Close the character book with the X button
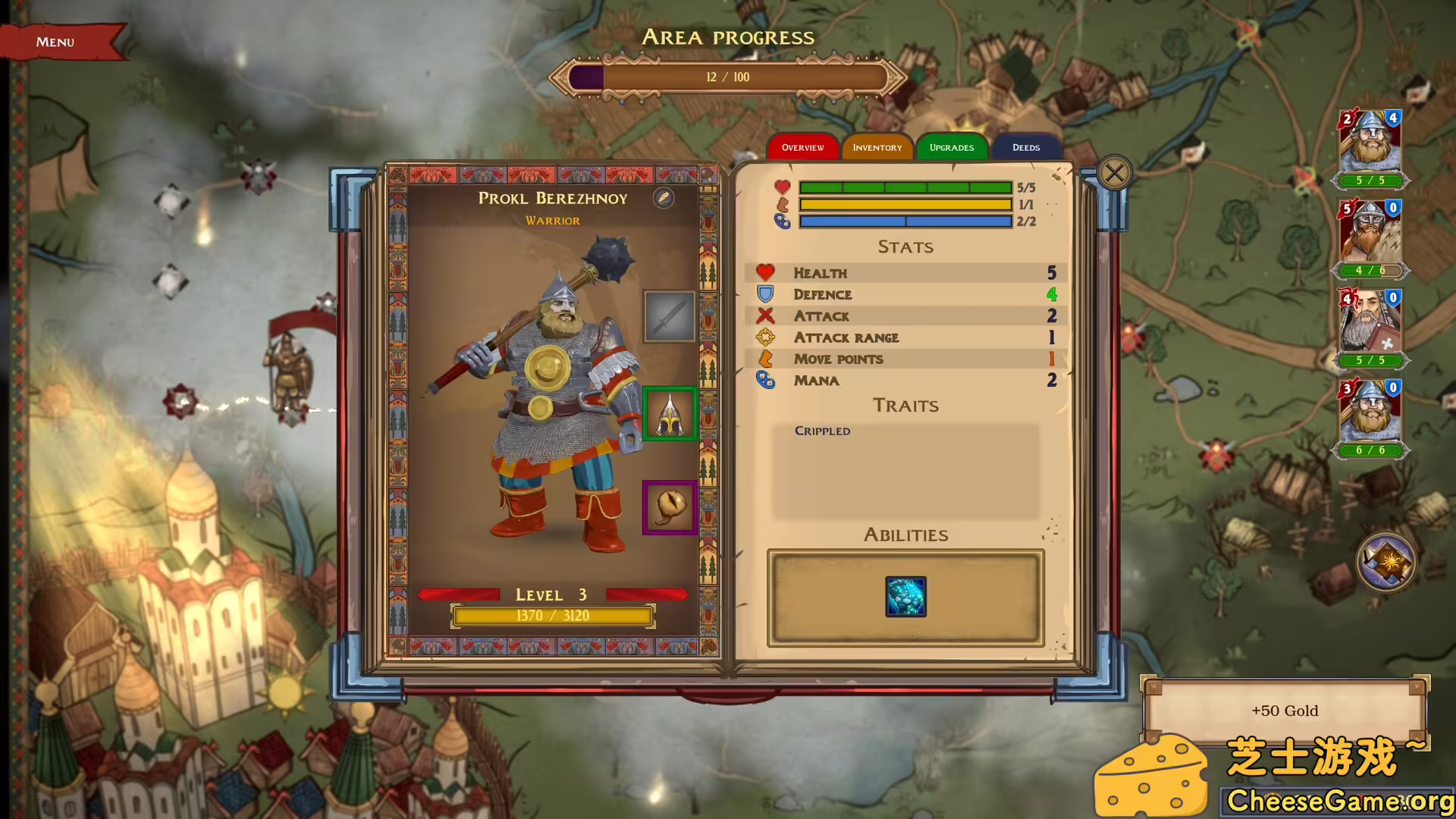Screen dimensions: 1456x819 click(1113, 172)
